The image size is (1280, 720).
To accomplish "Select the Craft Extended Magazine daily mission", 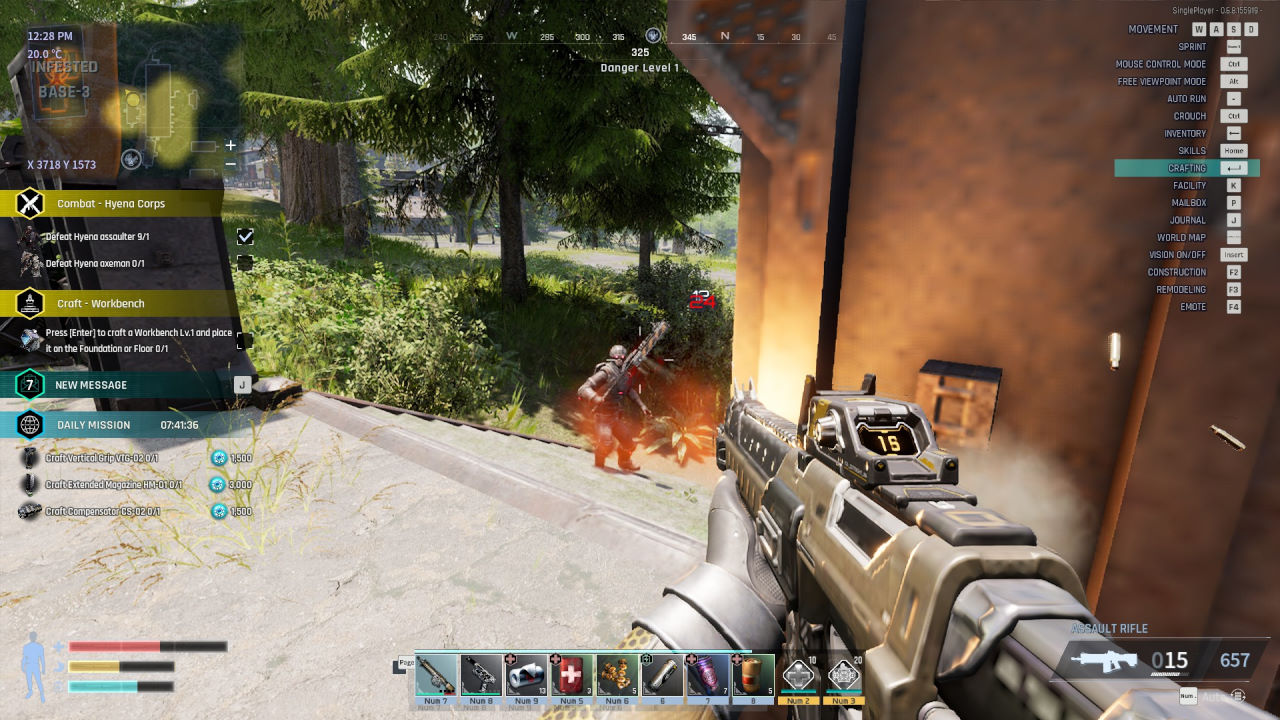I will [x=112, y=485].
